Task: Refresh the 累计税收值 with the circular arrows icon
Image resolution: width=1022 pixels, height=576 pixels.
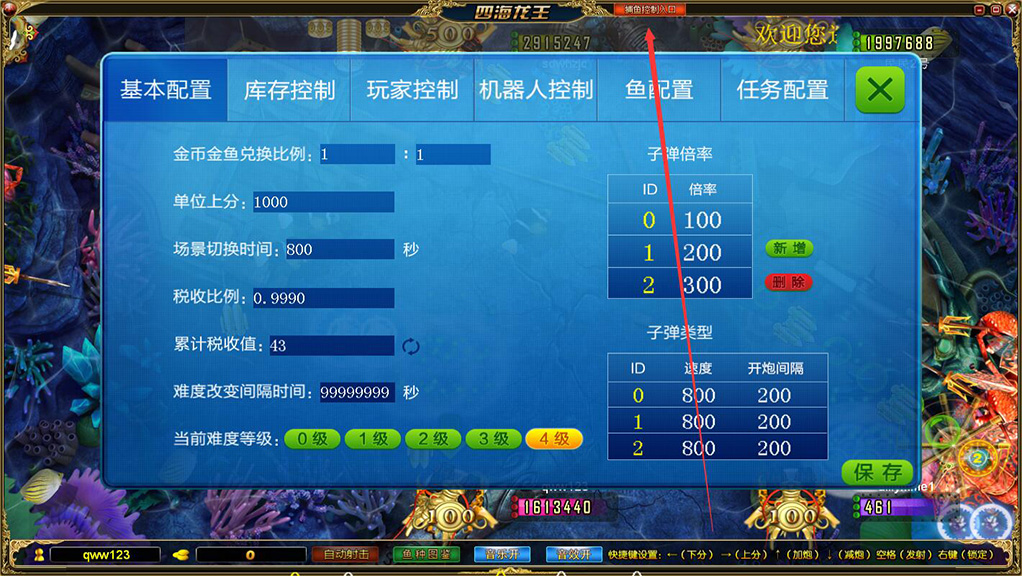Action: 411,346
